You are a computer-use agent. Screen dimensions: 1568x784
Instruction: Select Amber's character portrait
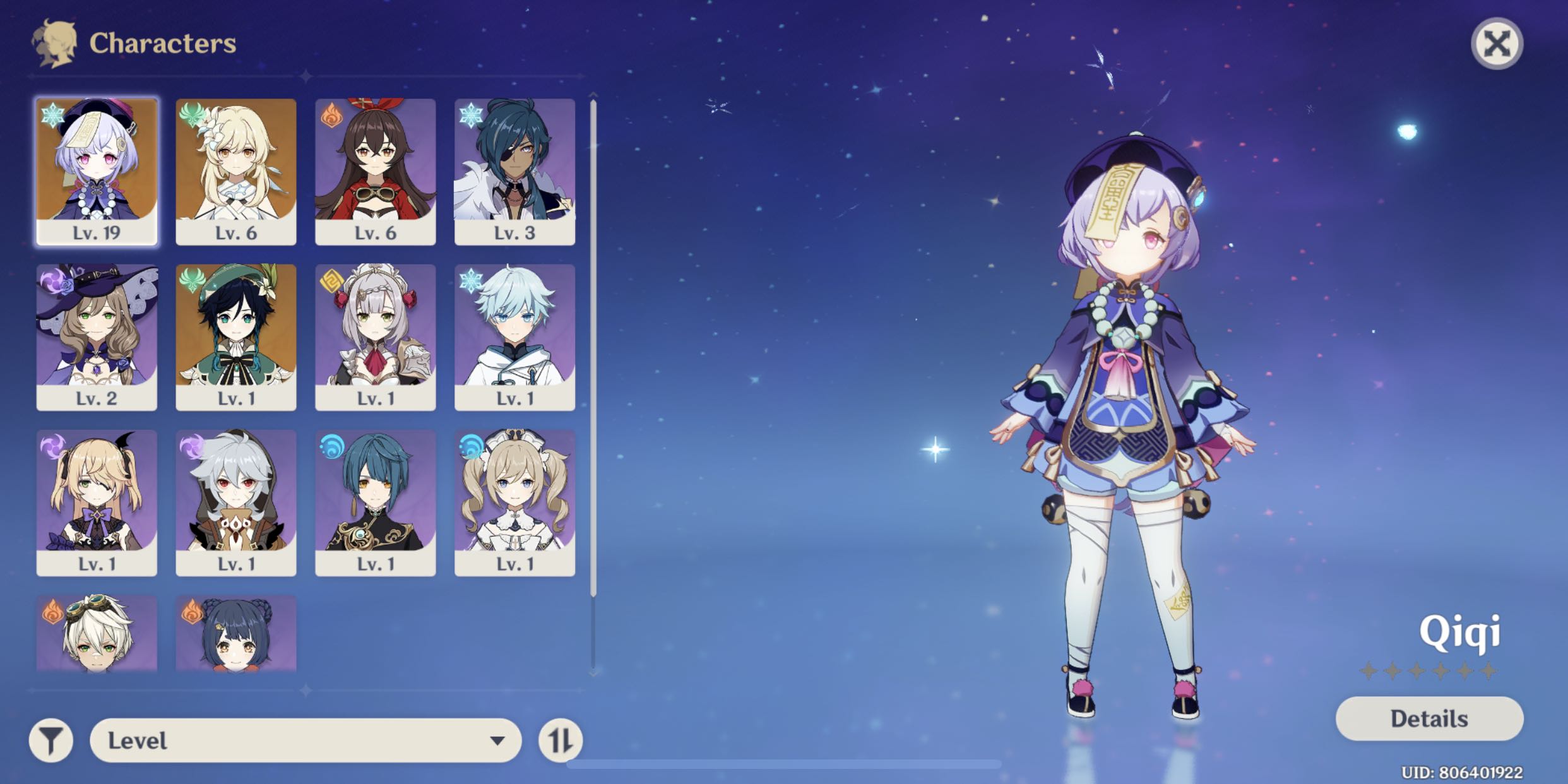point(376,171)
